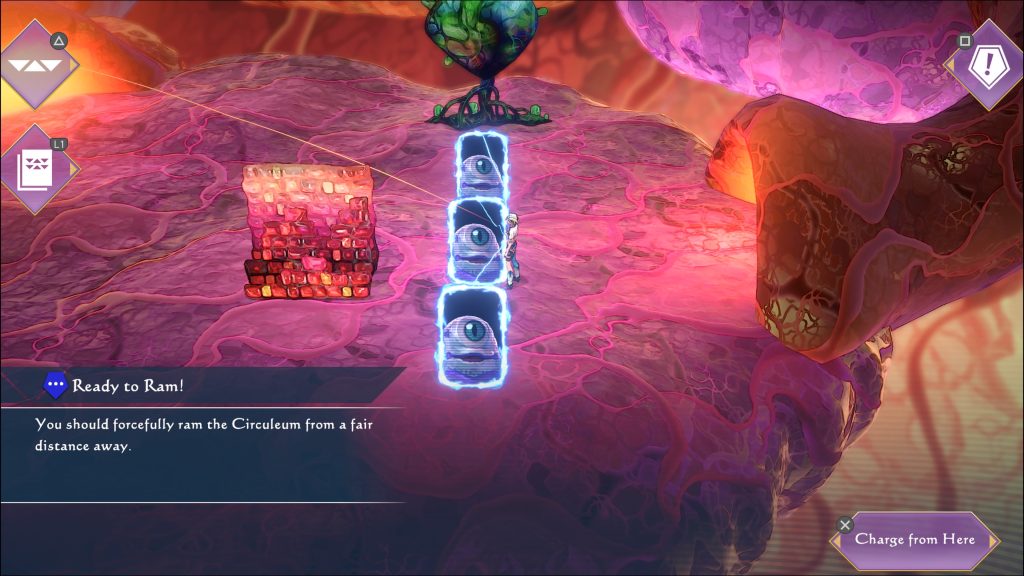Select the Charge from Here button
The image size is (1024, 576).
[x=914, y=540]
